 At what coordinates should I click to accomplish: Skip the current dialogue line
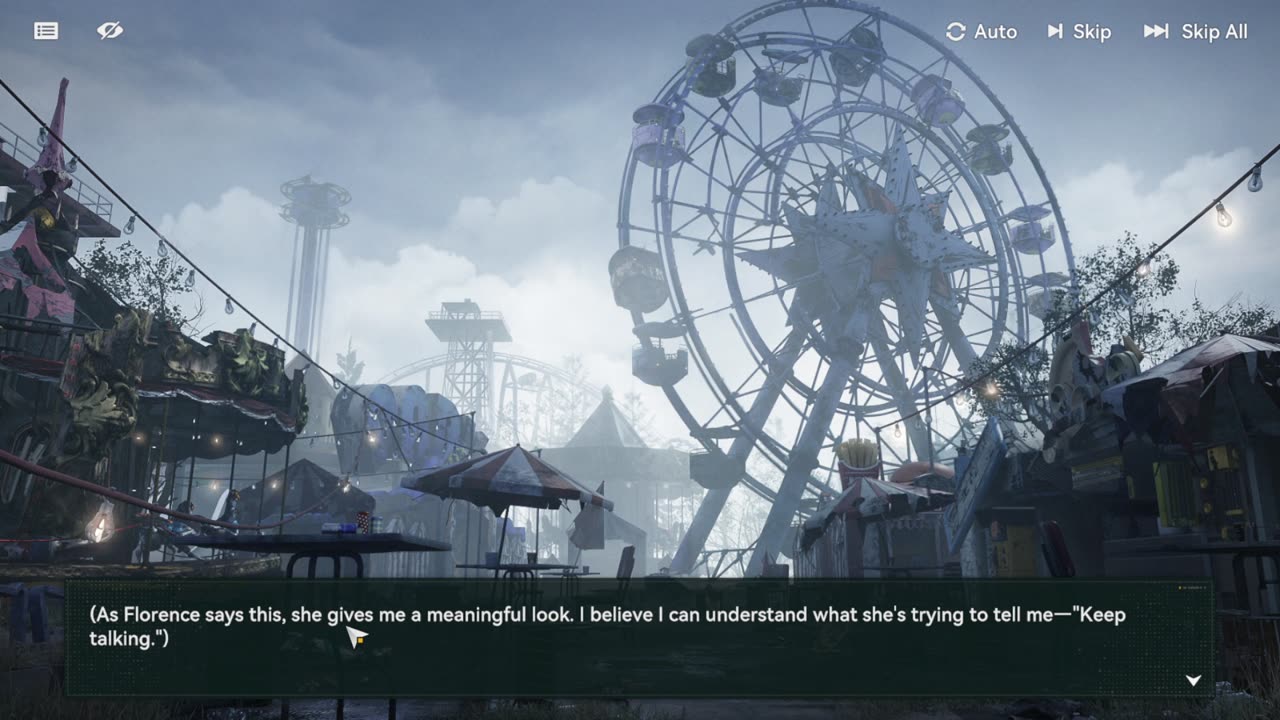coord(1079,32)
